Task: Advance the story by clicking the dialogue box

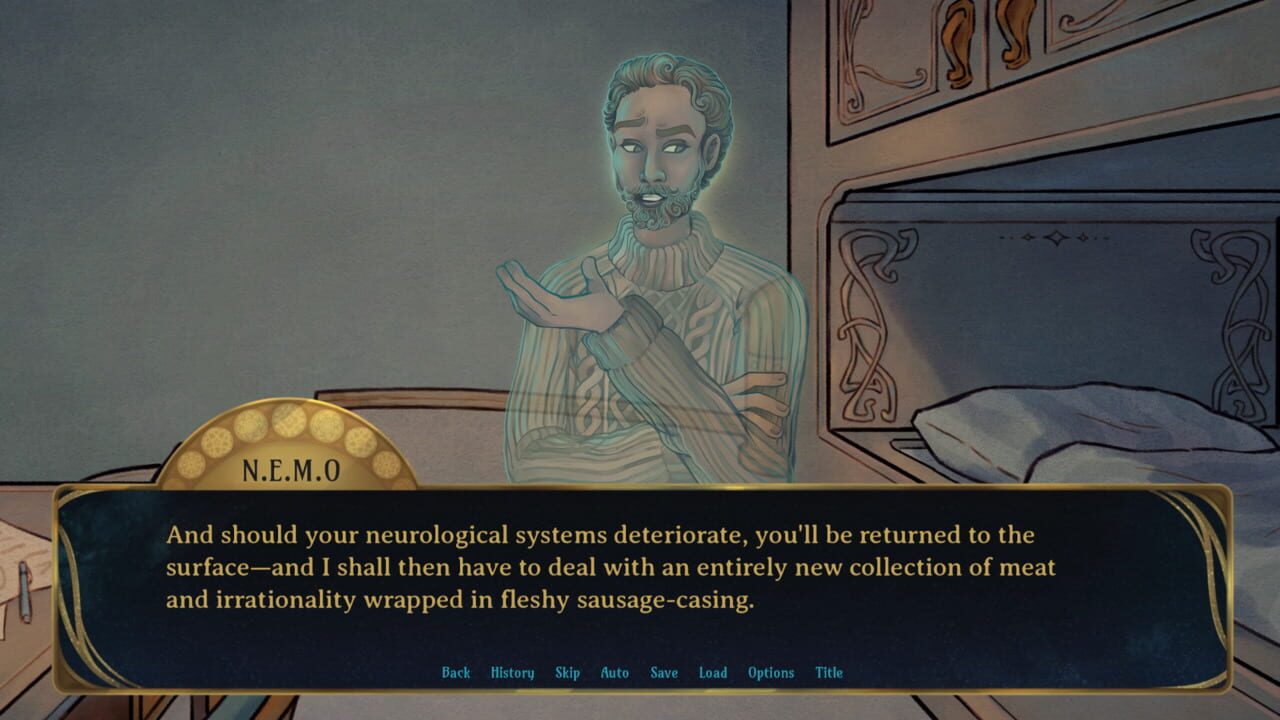Action: pyautogui.click(x=640, y=570)
